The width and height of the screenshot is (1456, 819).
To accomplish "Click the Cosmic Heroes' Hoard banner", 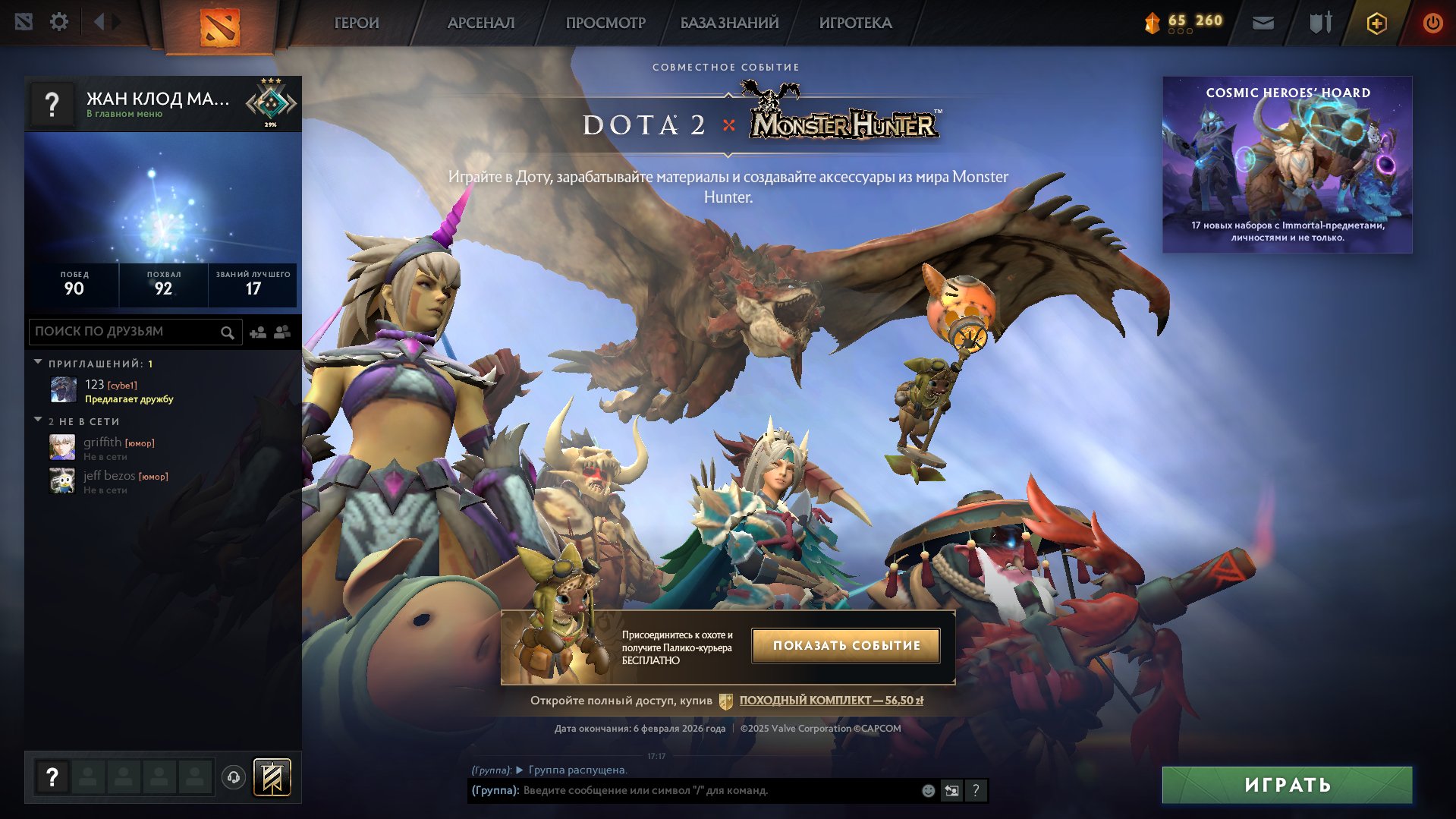I will [x=1288, y=162].
